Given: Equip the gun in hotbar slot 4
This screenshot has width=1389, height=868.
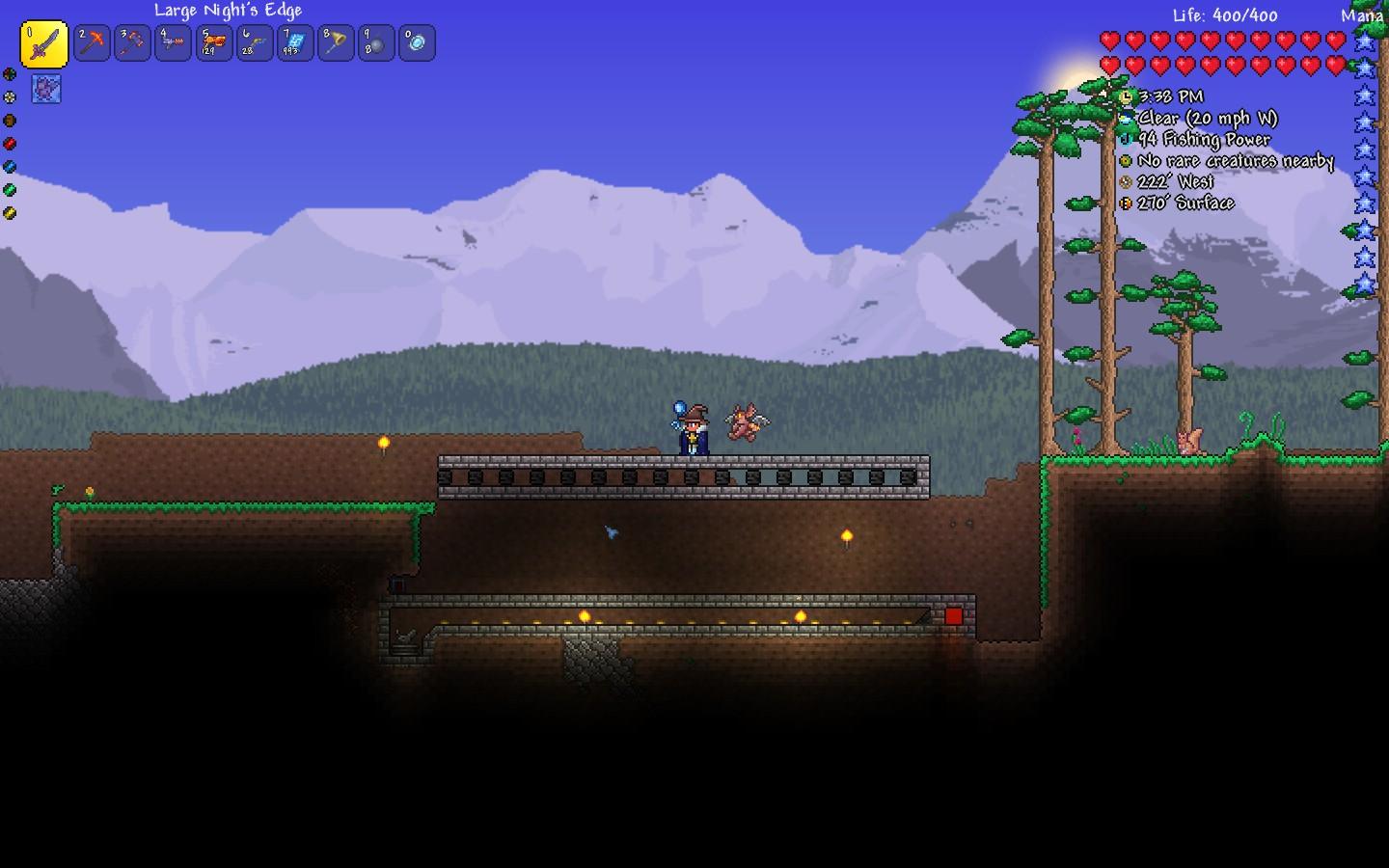Looking at the screenshot, I should (173, 42).
